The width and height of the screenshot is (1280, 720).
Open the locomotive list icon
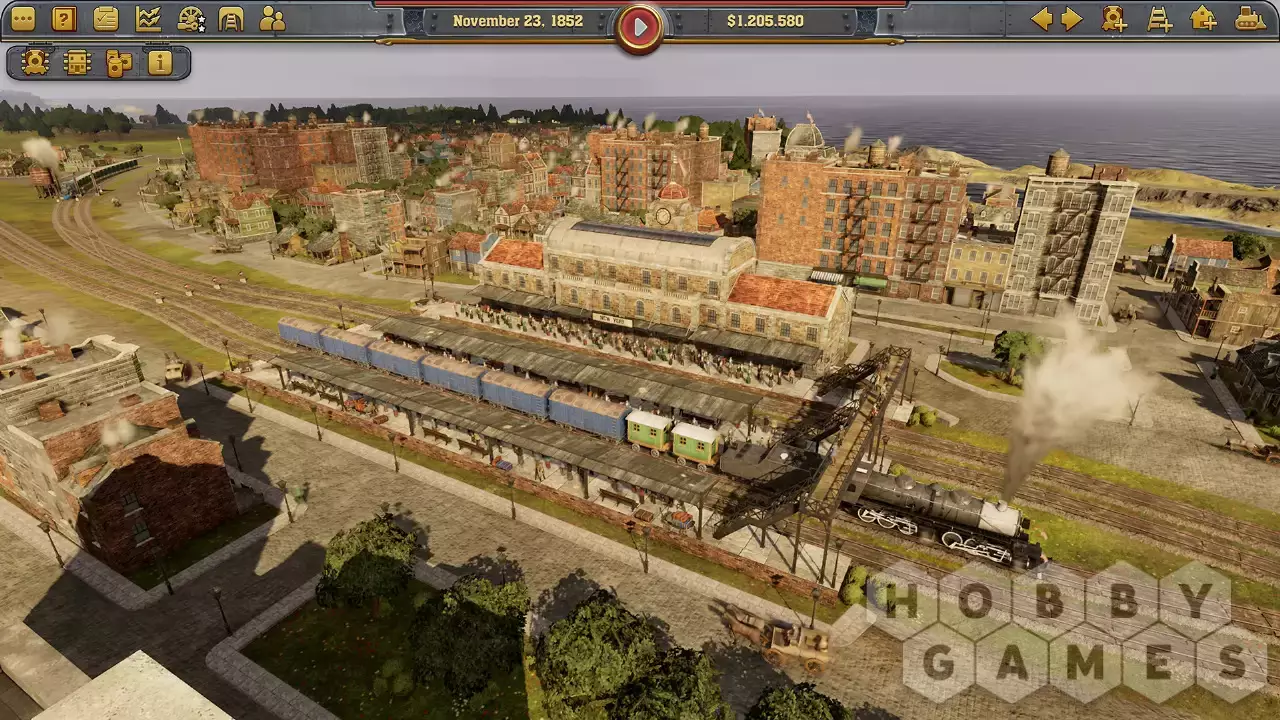[x=35, y=63]
